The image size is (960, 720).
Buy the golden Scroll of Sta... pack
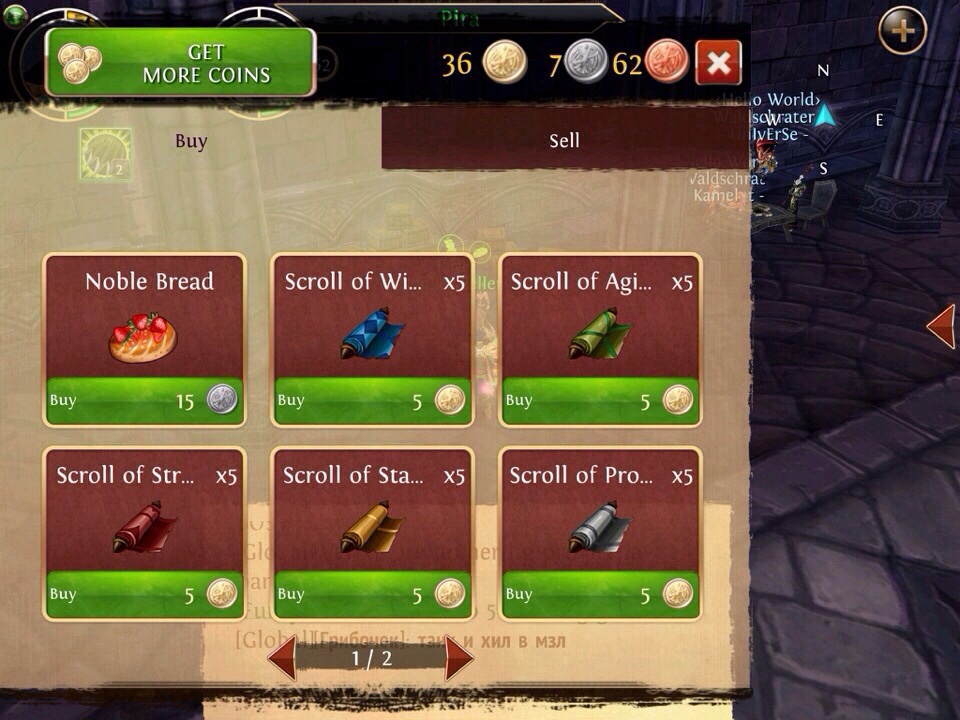[372, 594]
